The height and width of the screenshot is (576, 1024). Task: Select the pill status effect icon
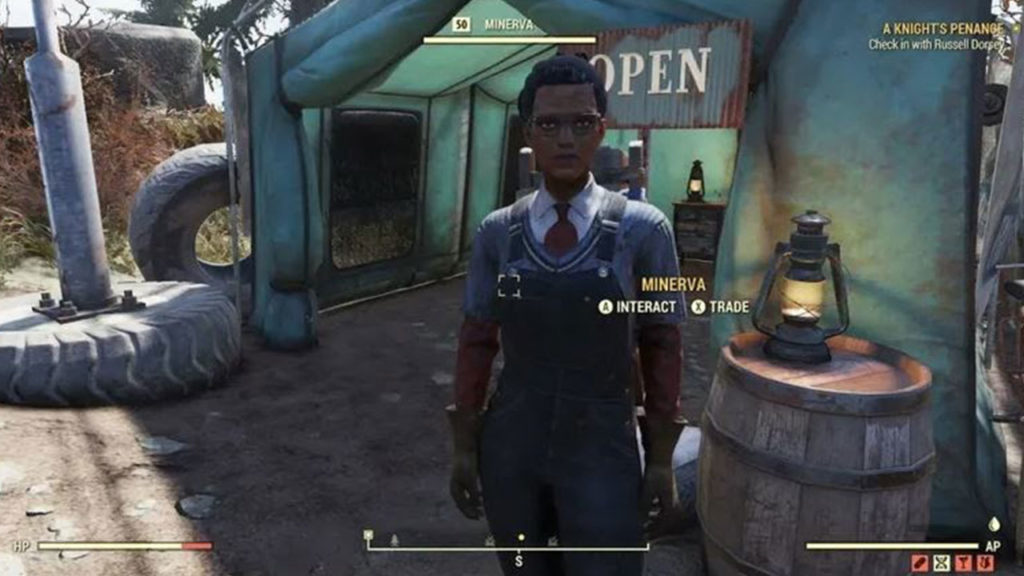919,563
